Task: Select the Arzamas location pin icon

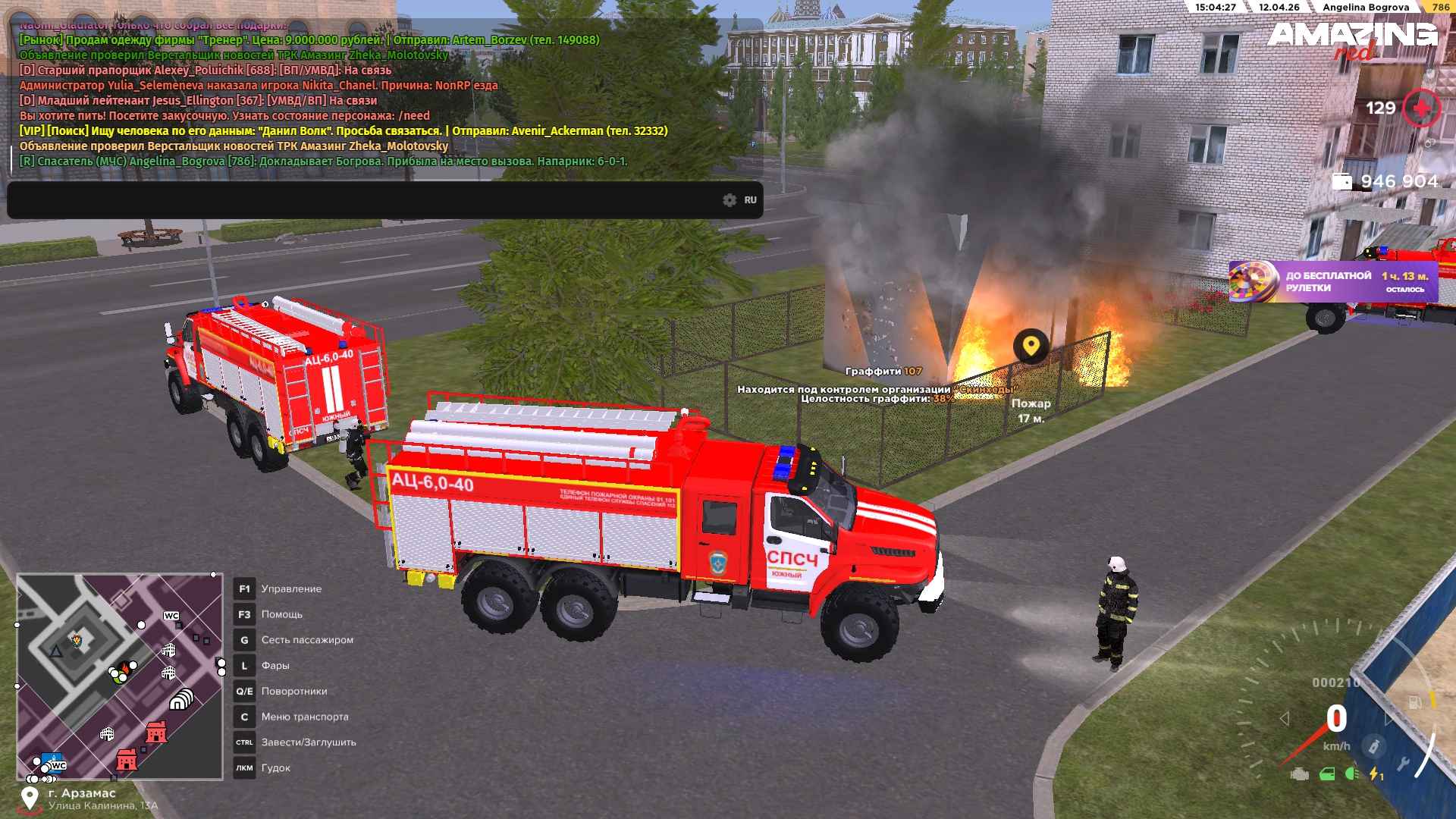Action: pos(30,798)
